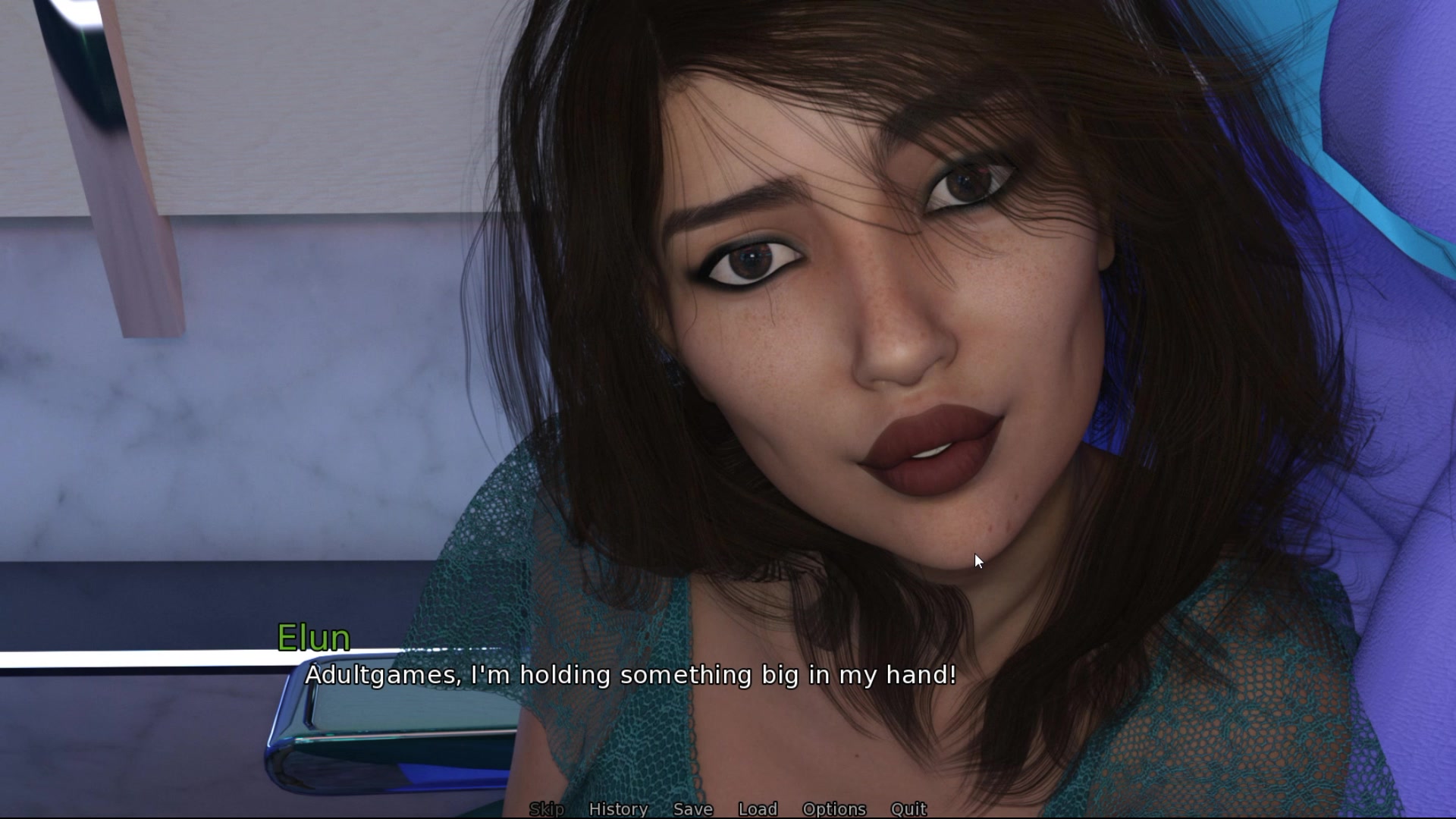
Task: Open the Options menu
Action: coord(834,808)
